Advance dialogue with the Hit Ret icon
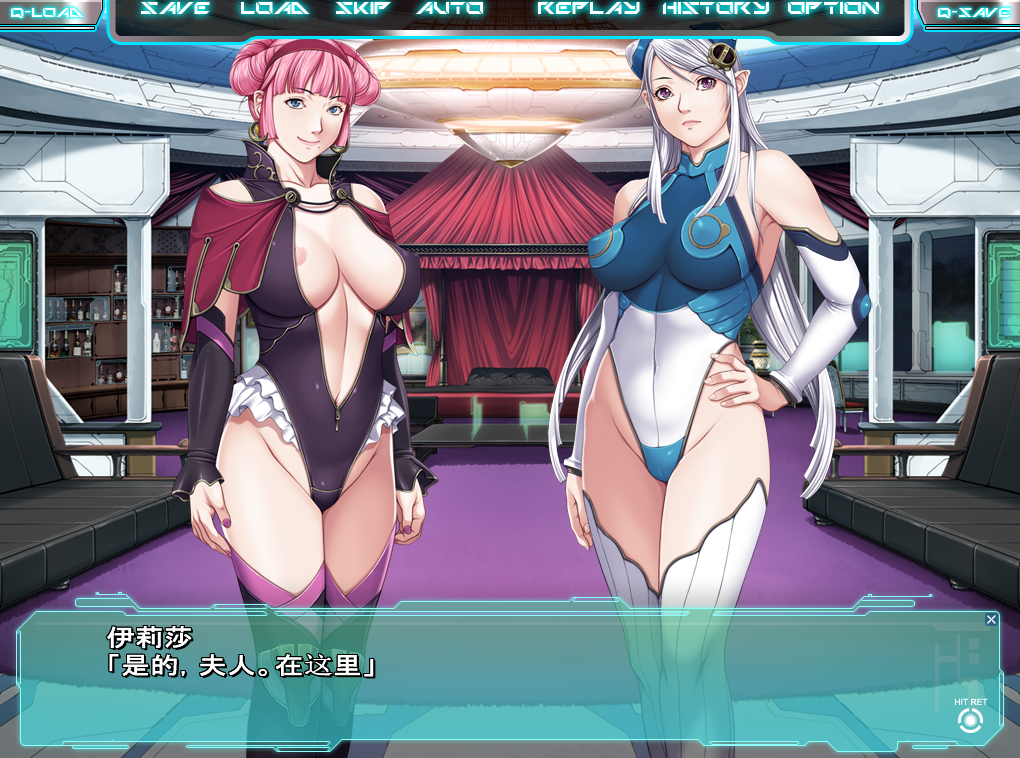The width and height of the screenshot is (1020, 758). coord(969,720)
